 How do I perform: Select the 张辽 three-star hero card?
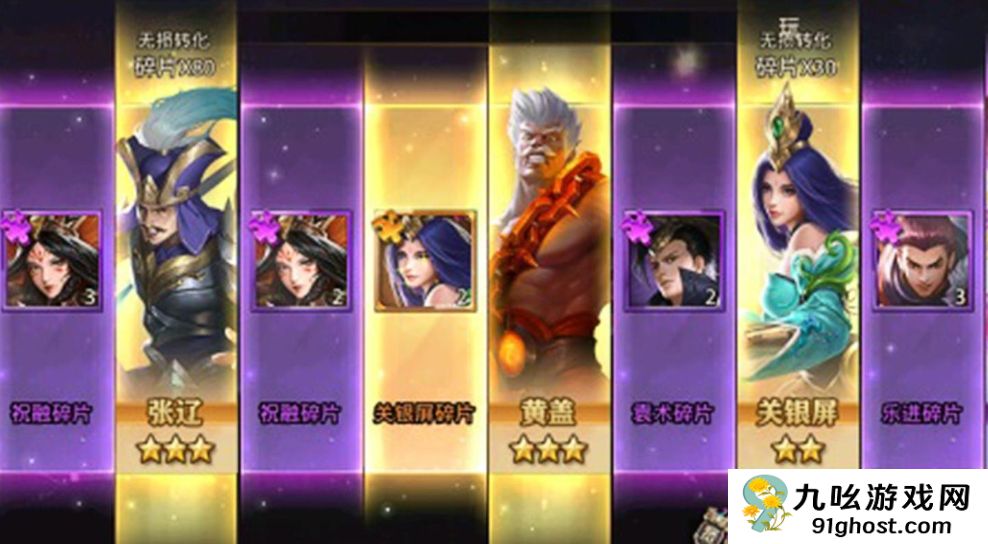(x=176, y=260)
